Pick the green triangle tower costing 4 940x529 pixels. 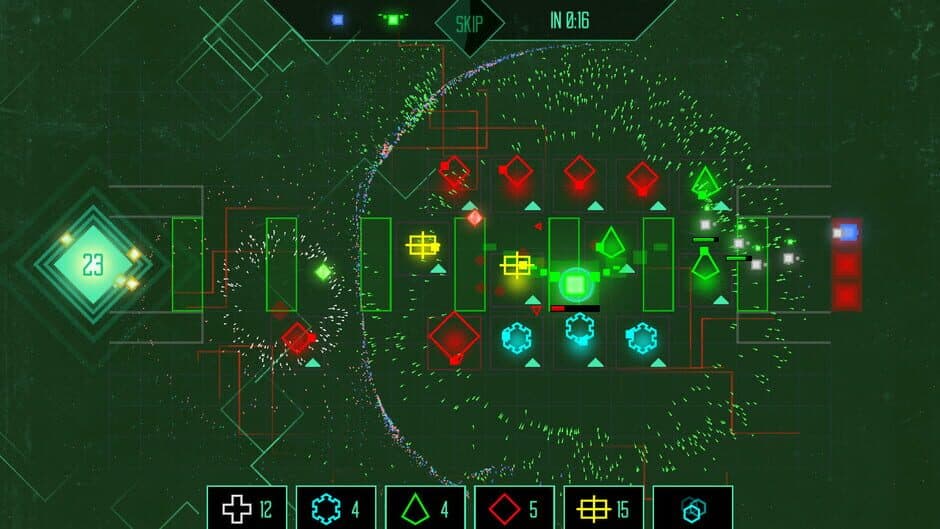pyautogui.click(x=425, y=509)
